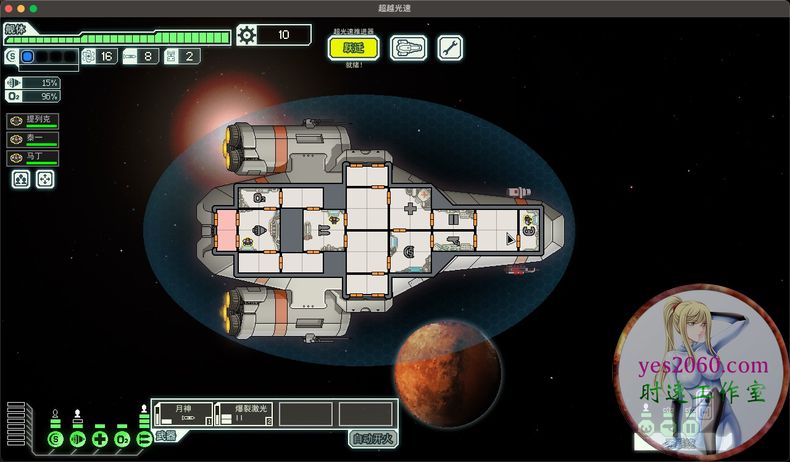Select the engines system icon
Image resolution: width=790 pixels, height=462 pixels.
77,438
